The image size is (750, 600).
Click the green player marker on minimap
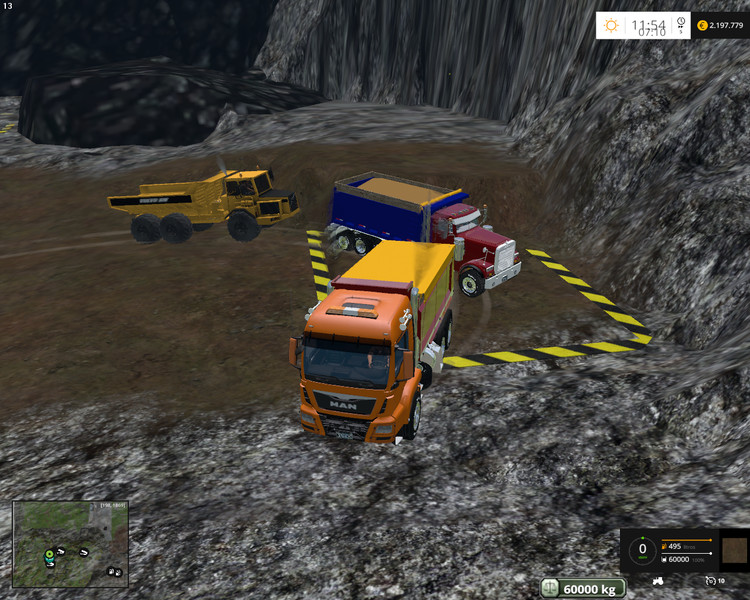tap(47, 553)
